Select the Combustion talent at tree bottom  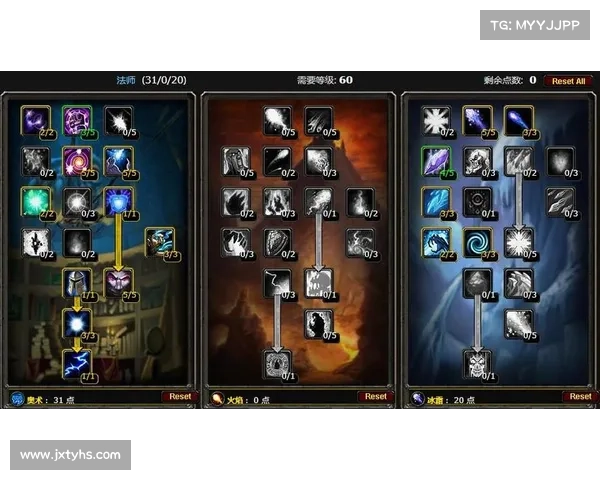coord(277,363)
